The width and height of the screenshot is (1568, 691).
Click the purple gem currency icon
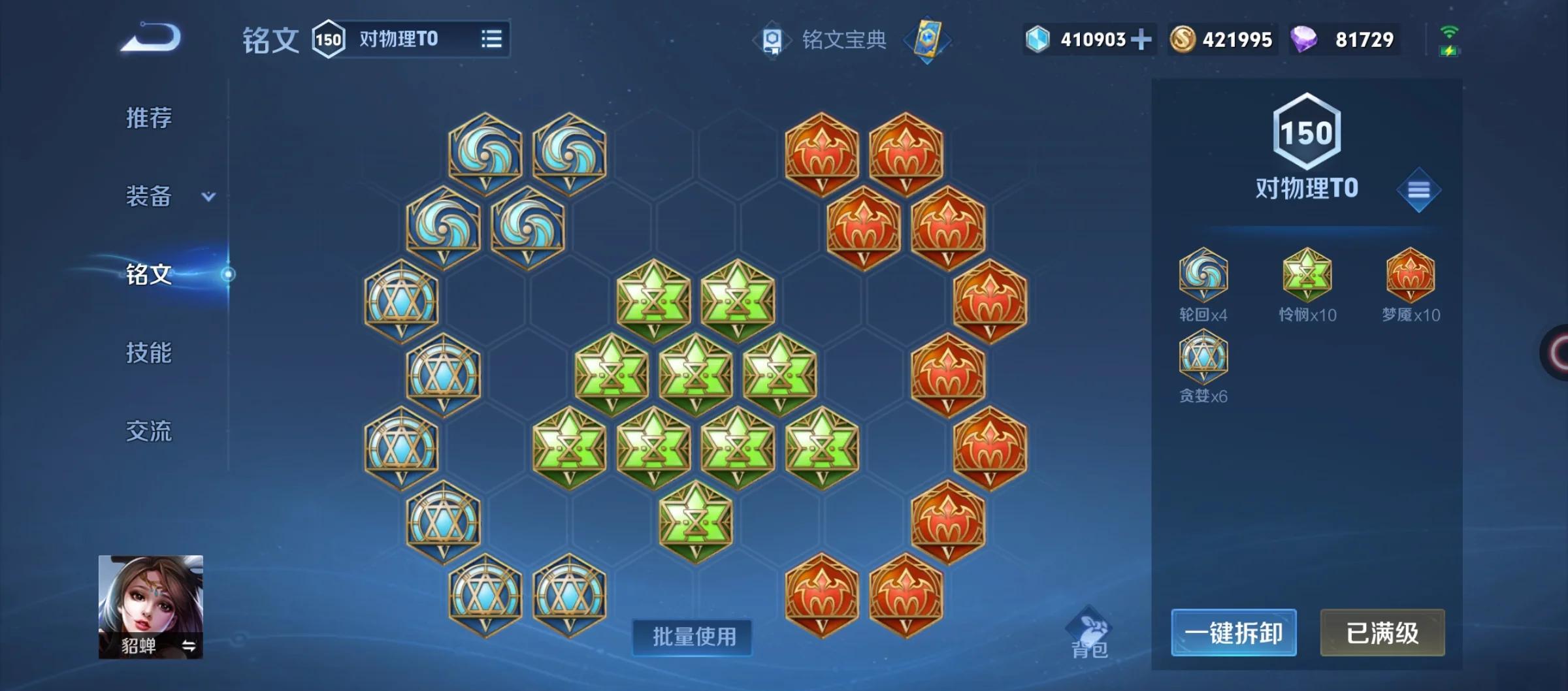click(1304, 39)
